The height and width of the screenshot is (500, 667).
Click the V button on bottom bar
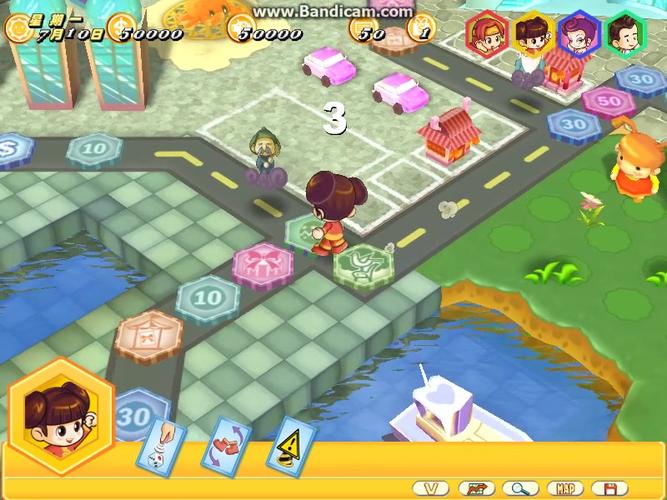point(430,488)
